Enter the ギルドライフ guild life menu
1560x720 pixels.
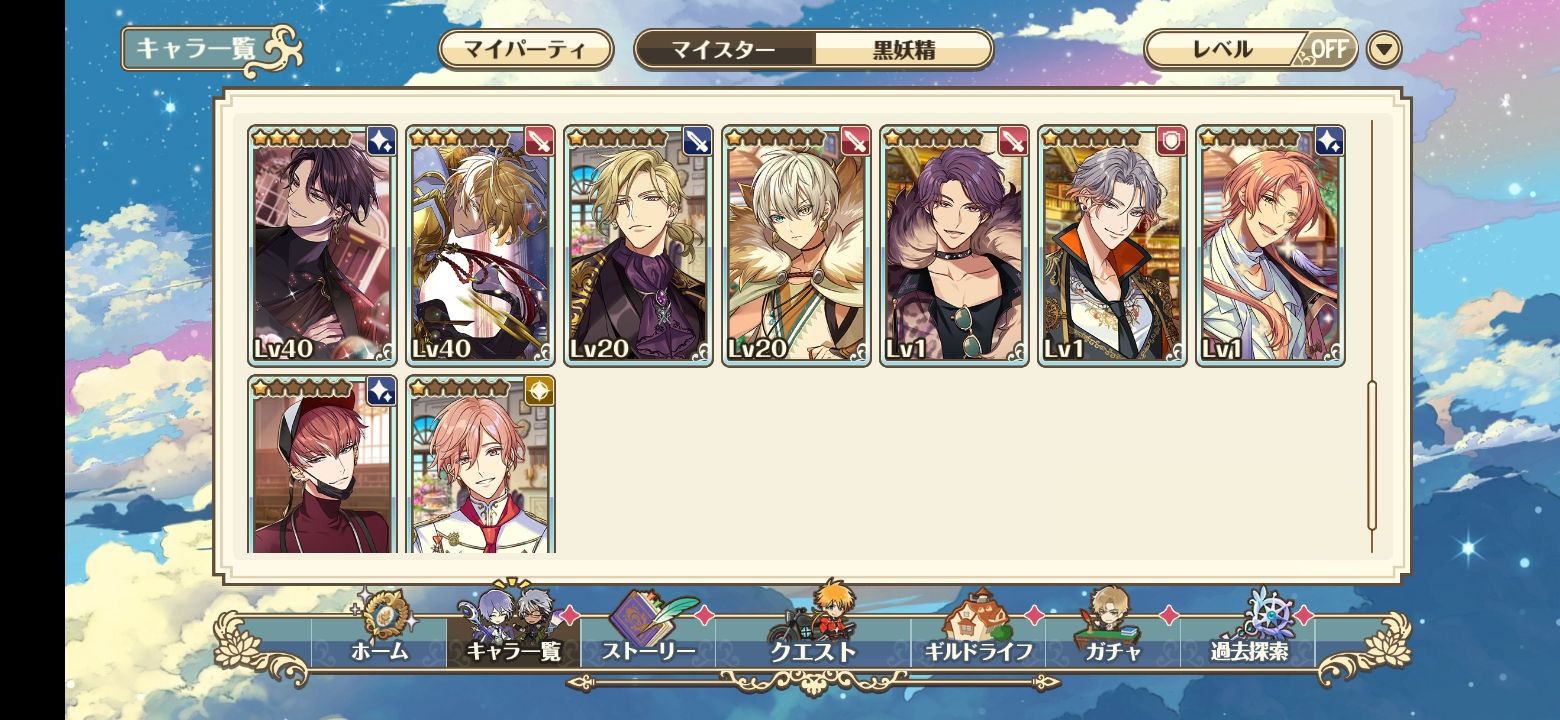point(978,640)
